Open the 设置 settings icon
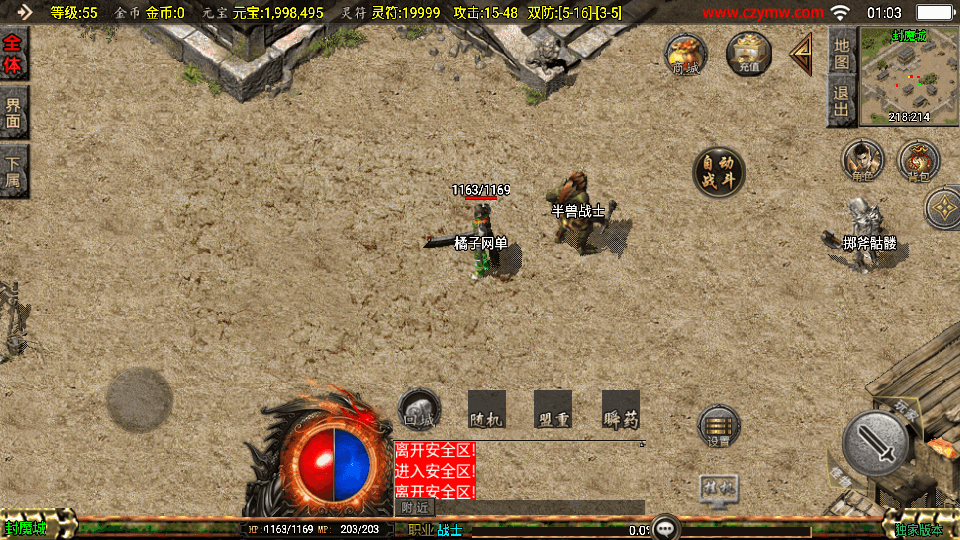This screenshot has height=540, width=960. pos(719,427)
